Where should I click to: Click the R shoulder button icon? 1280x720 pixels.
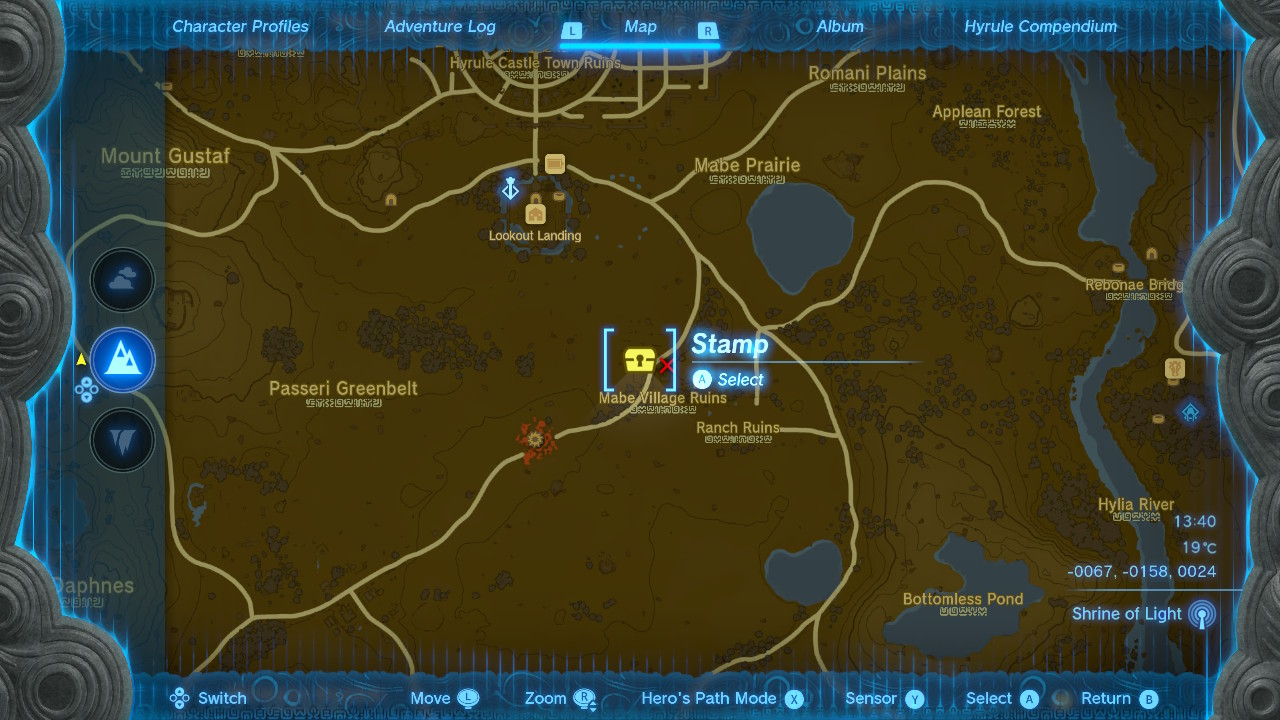pyautogui.click(x=707, y=31)
